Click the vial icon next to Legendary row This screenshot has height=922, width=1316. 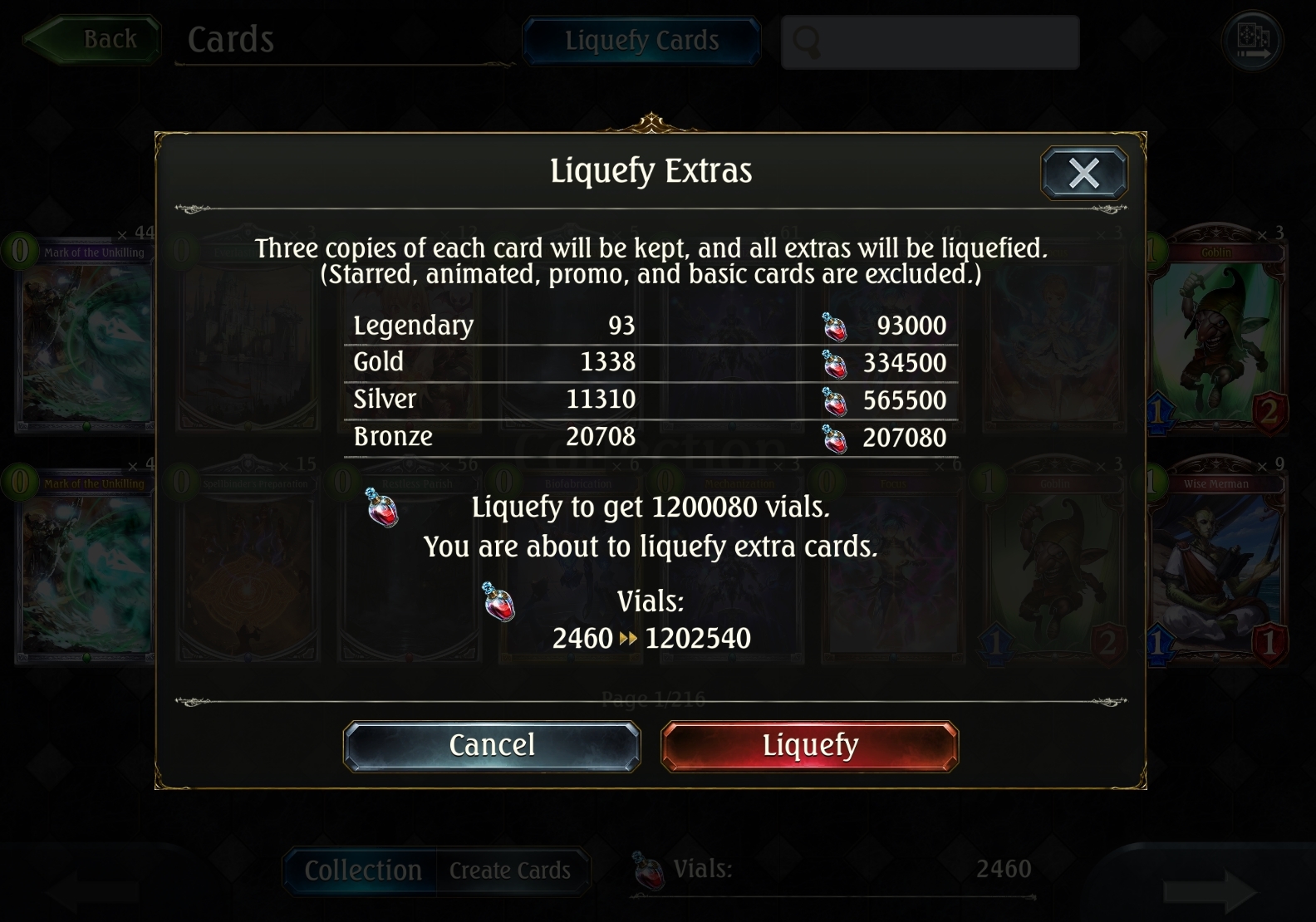[836, 326]
